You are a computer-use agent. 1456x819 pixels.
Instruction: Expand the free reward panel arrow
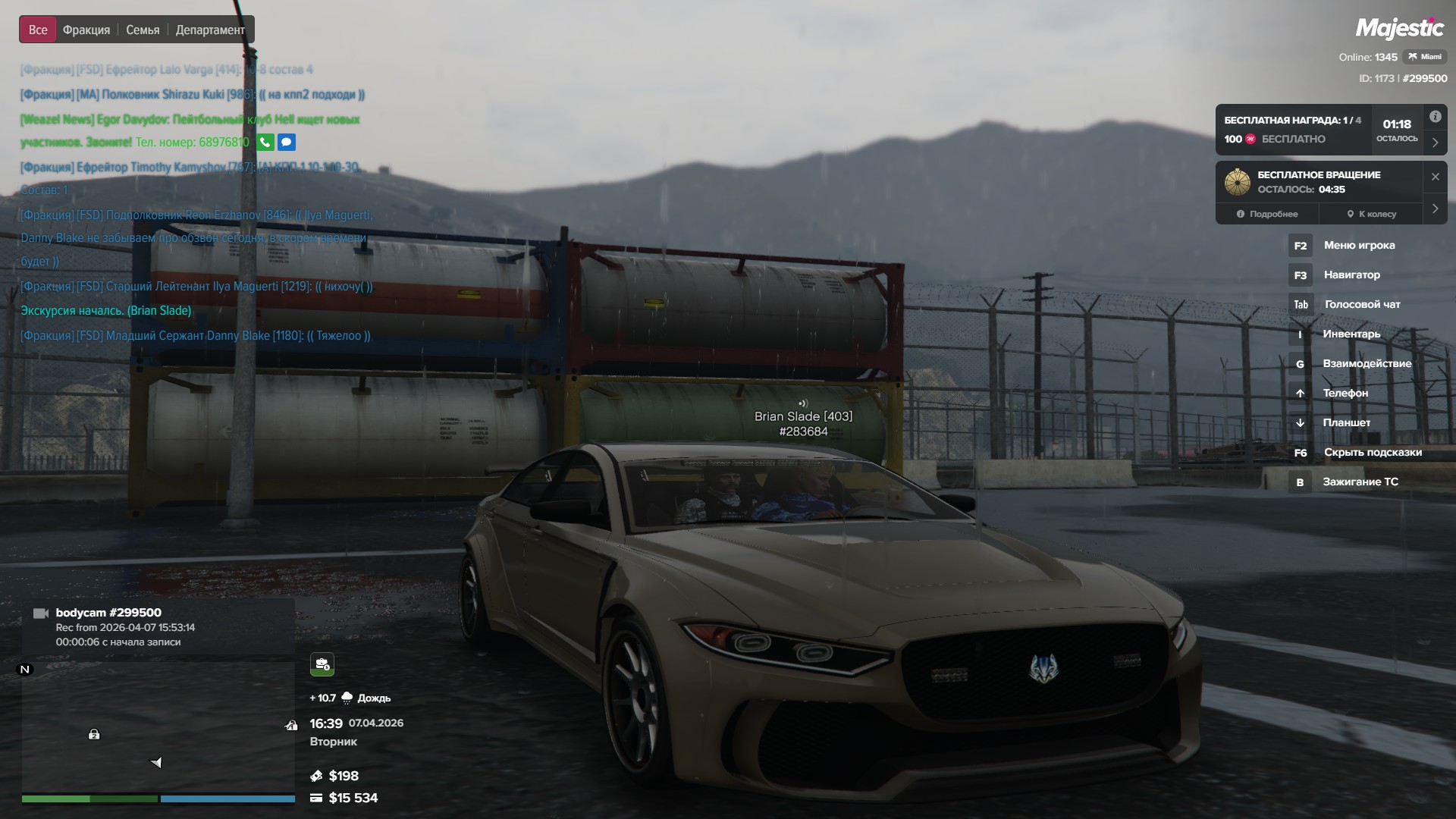tap(1435, 143)
